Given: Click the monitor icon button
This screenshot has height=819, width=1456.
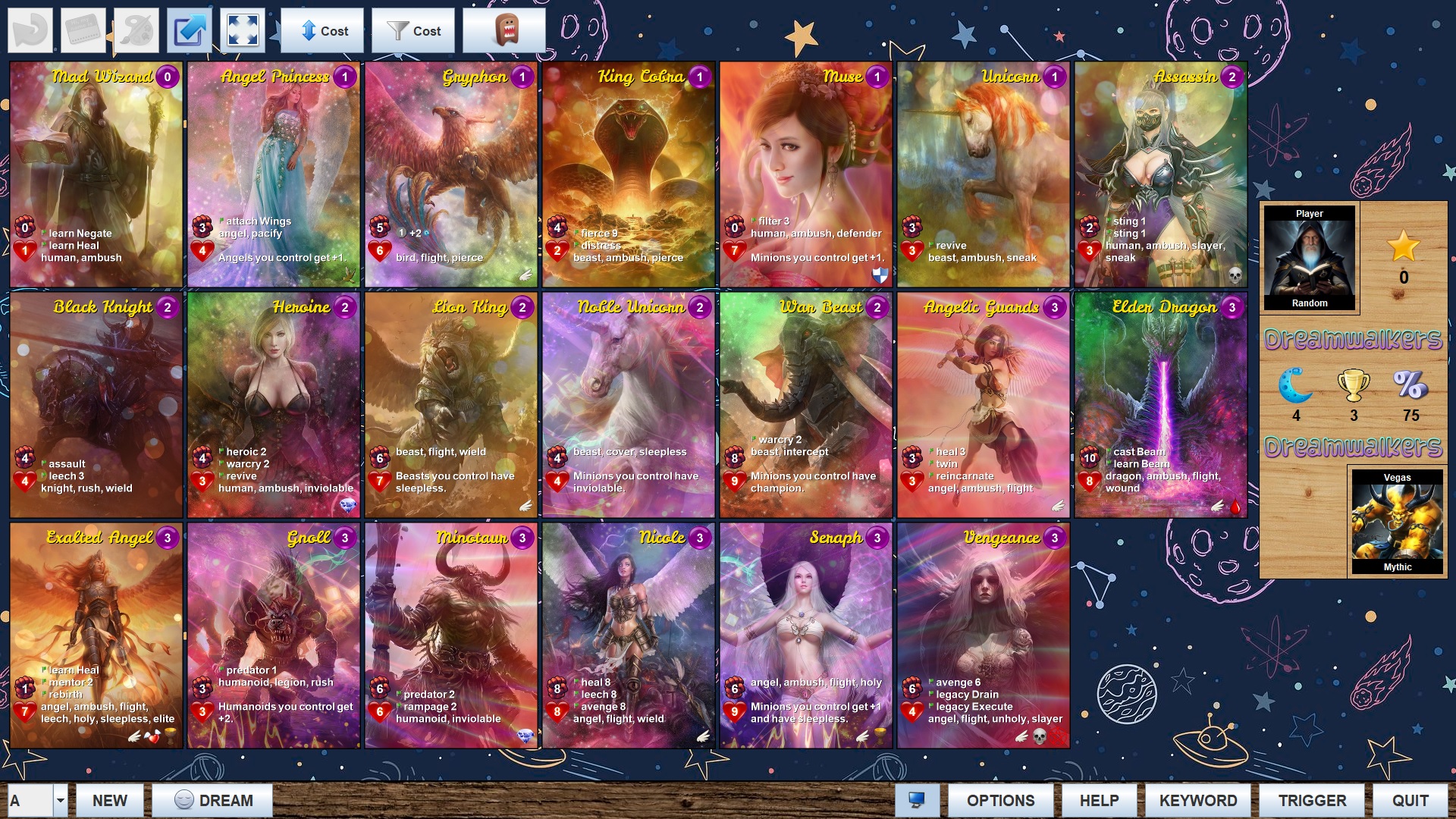Looking at the screenshot, I should [x=917, y=800].
